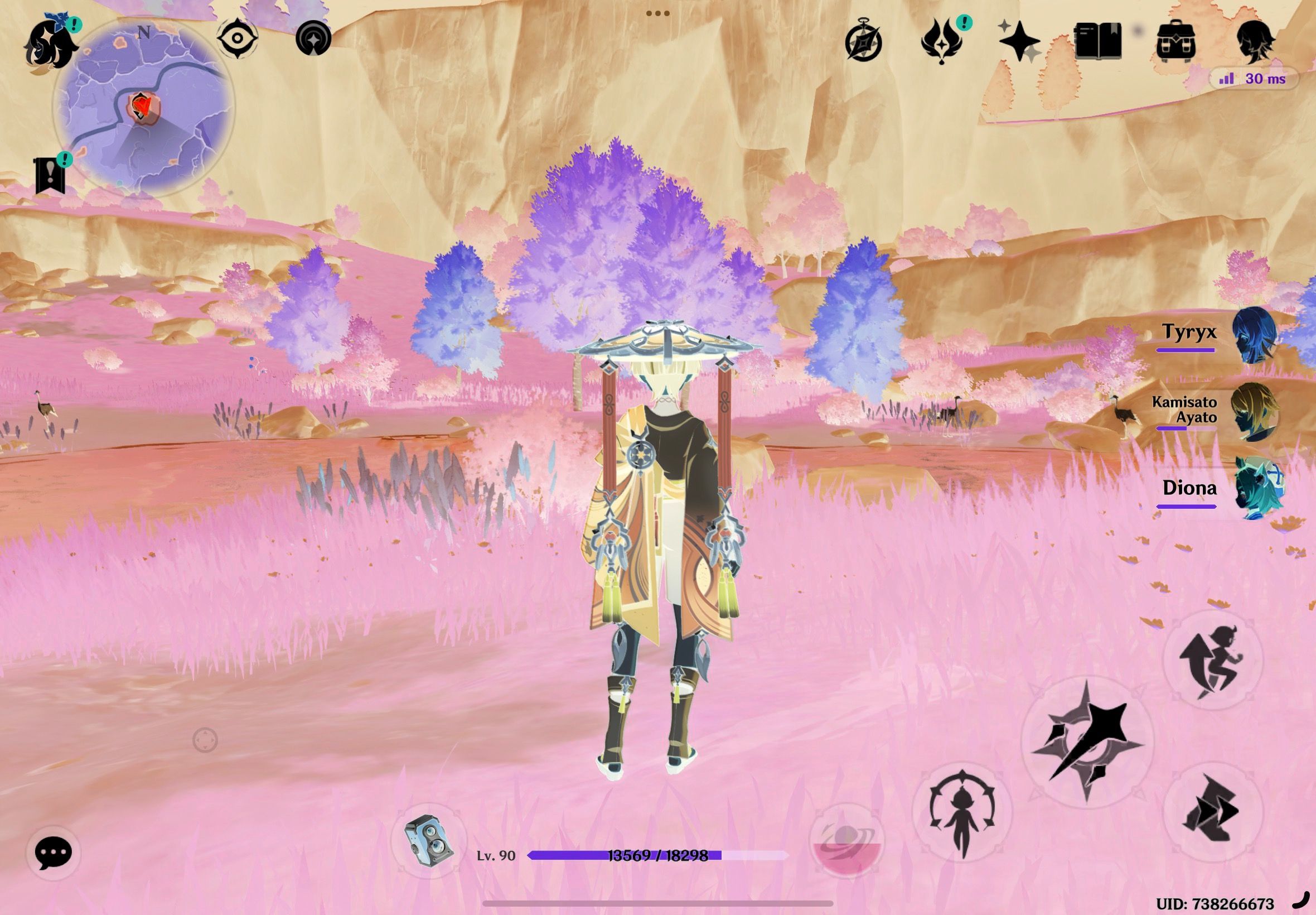Open the in-game chat bubble
The width and height of the screenshot is (1316, 915).
pyautogui.click(x=54, y=853)
